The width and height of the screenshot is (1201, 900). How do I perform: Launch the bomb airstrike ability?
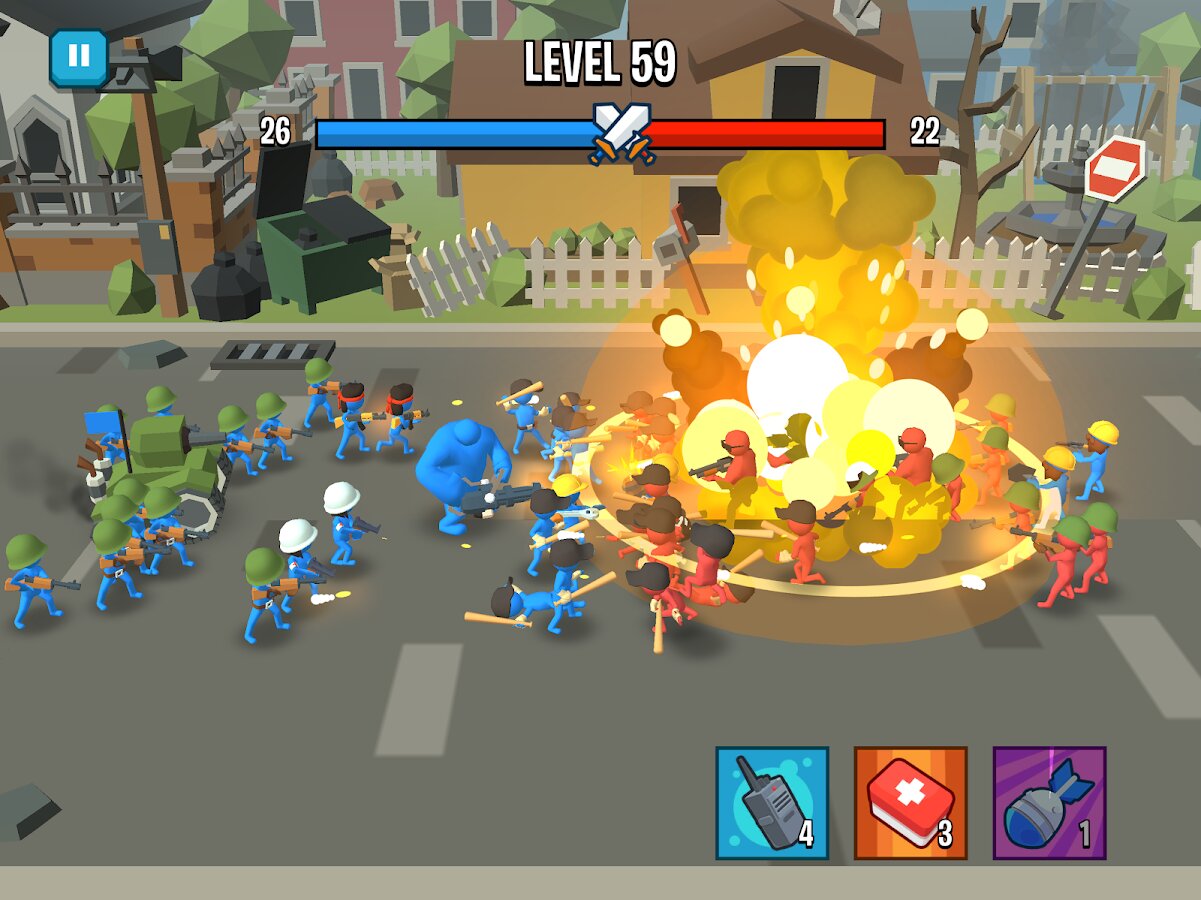point(1049,803)
